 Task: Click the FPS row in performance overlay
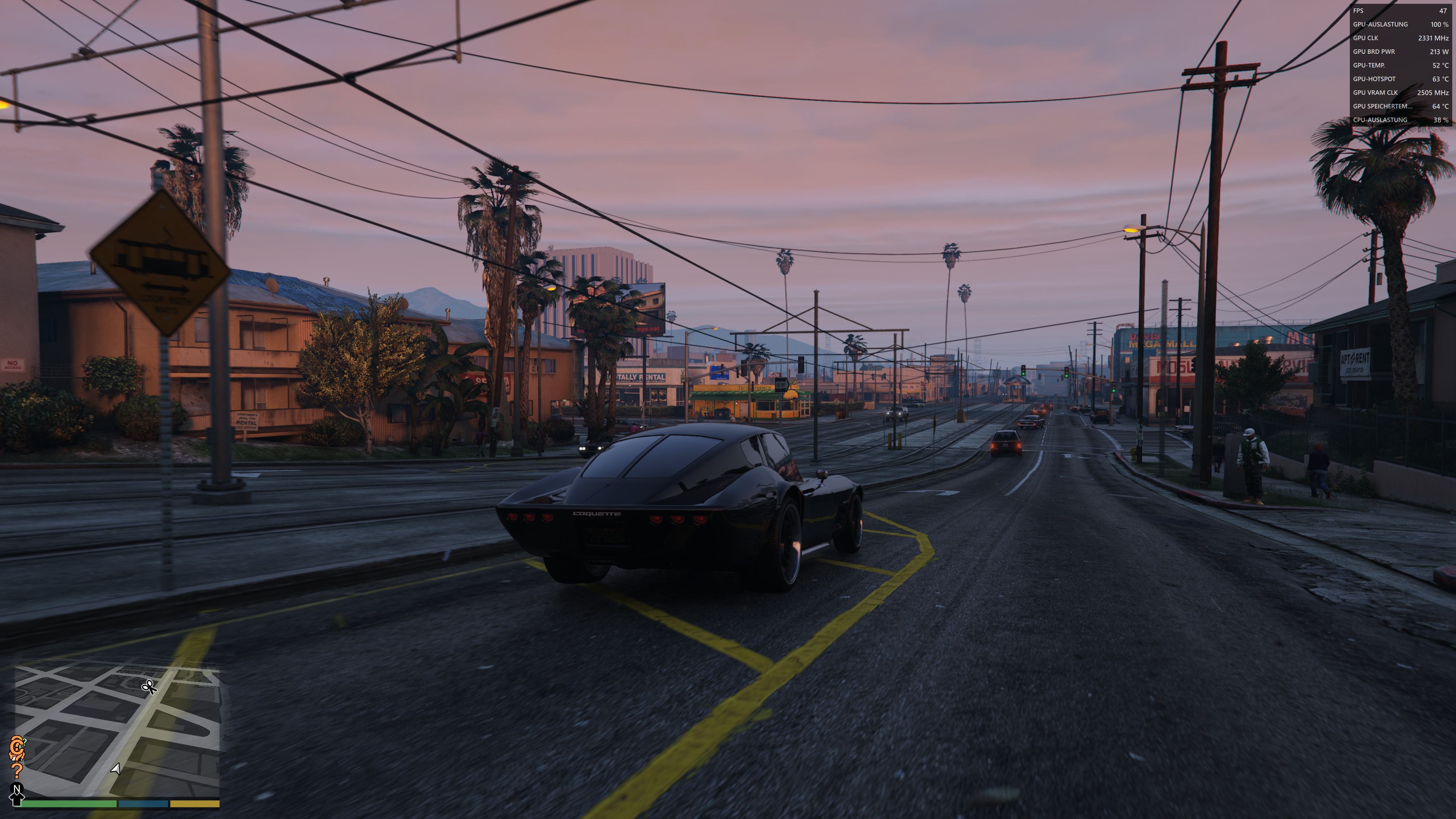(1400, 11)
